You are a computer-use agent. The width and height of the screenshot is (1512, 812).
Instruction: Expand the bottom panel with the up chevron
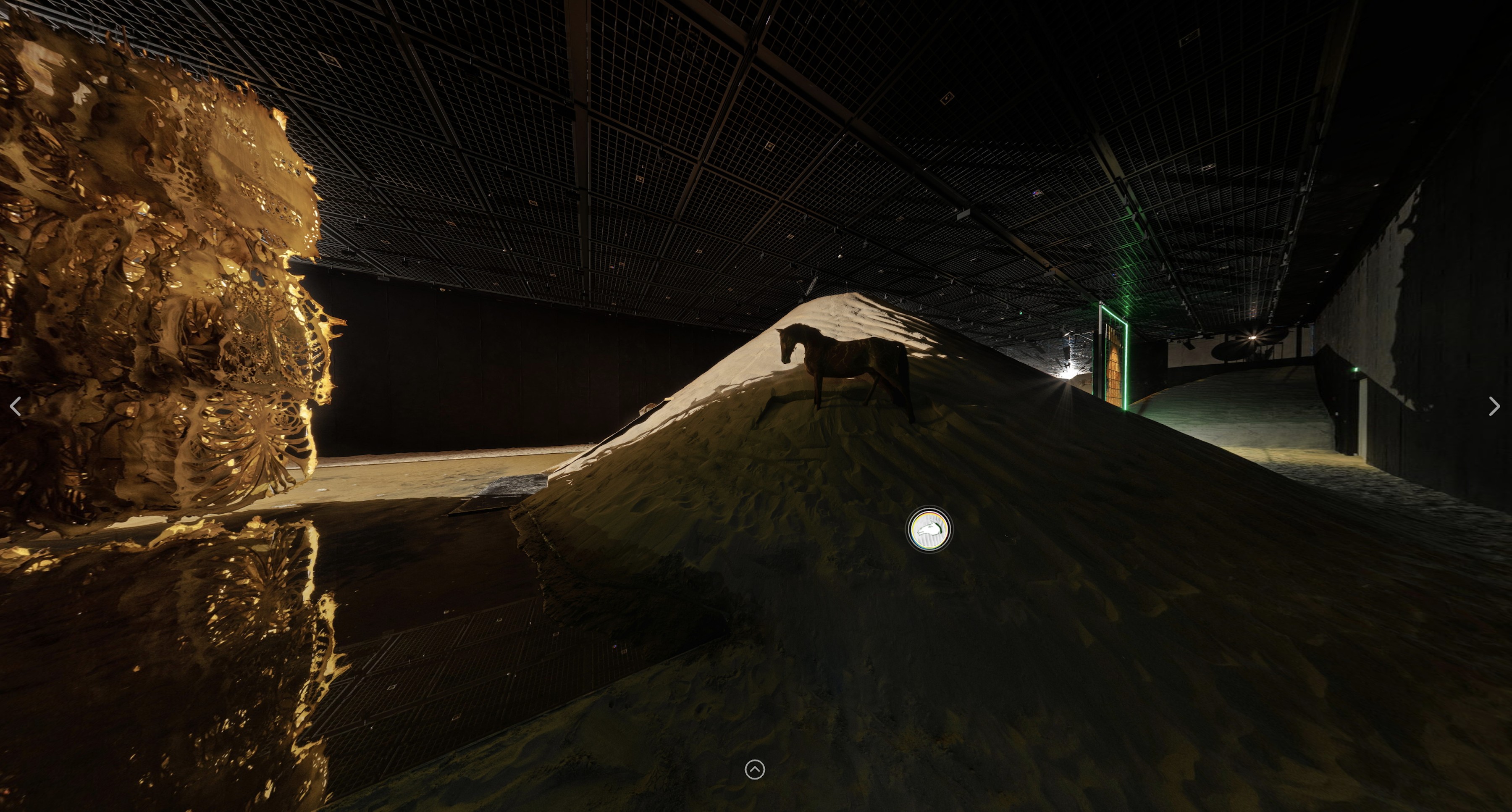pos(755,769)
